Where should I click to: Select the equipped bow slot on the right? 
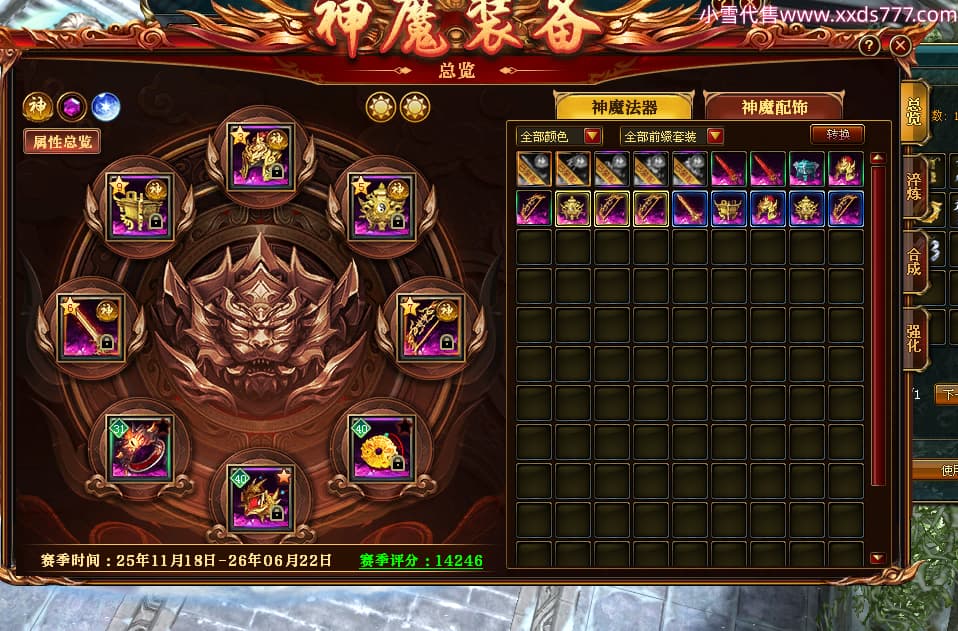pos(430,328)
